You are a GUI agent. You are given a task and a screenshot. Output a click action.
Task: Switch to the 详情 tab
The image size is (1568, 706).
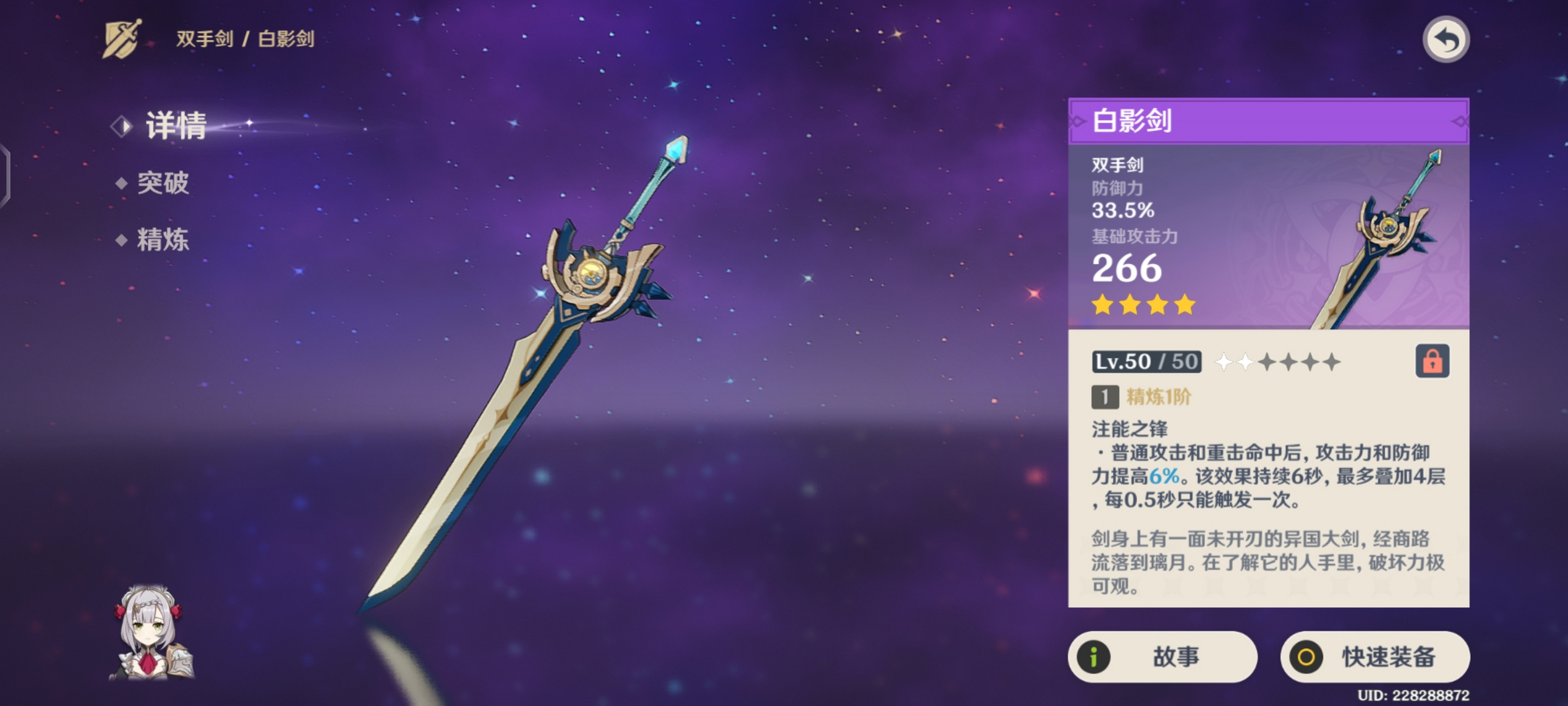(x=176, y=126)
